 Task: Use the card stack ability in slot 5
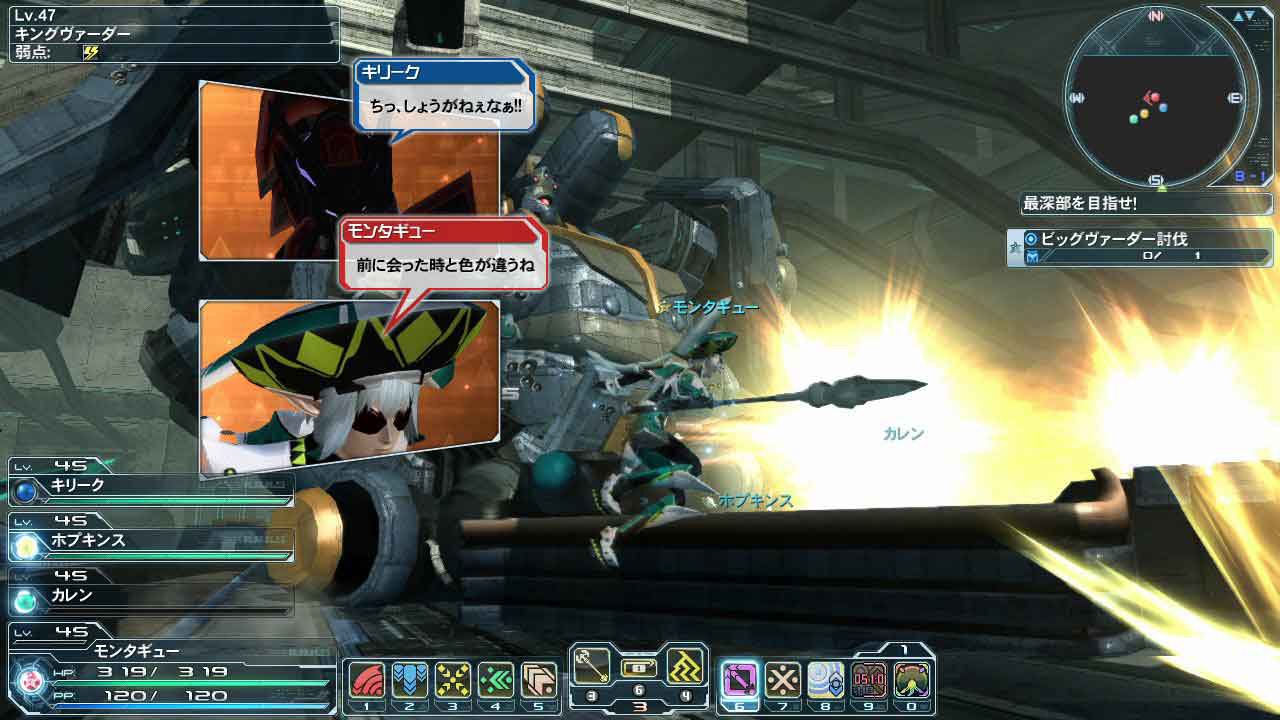(x=539, y=677)
